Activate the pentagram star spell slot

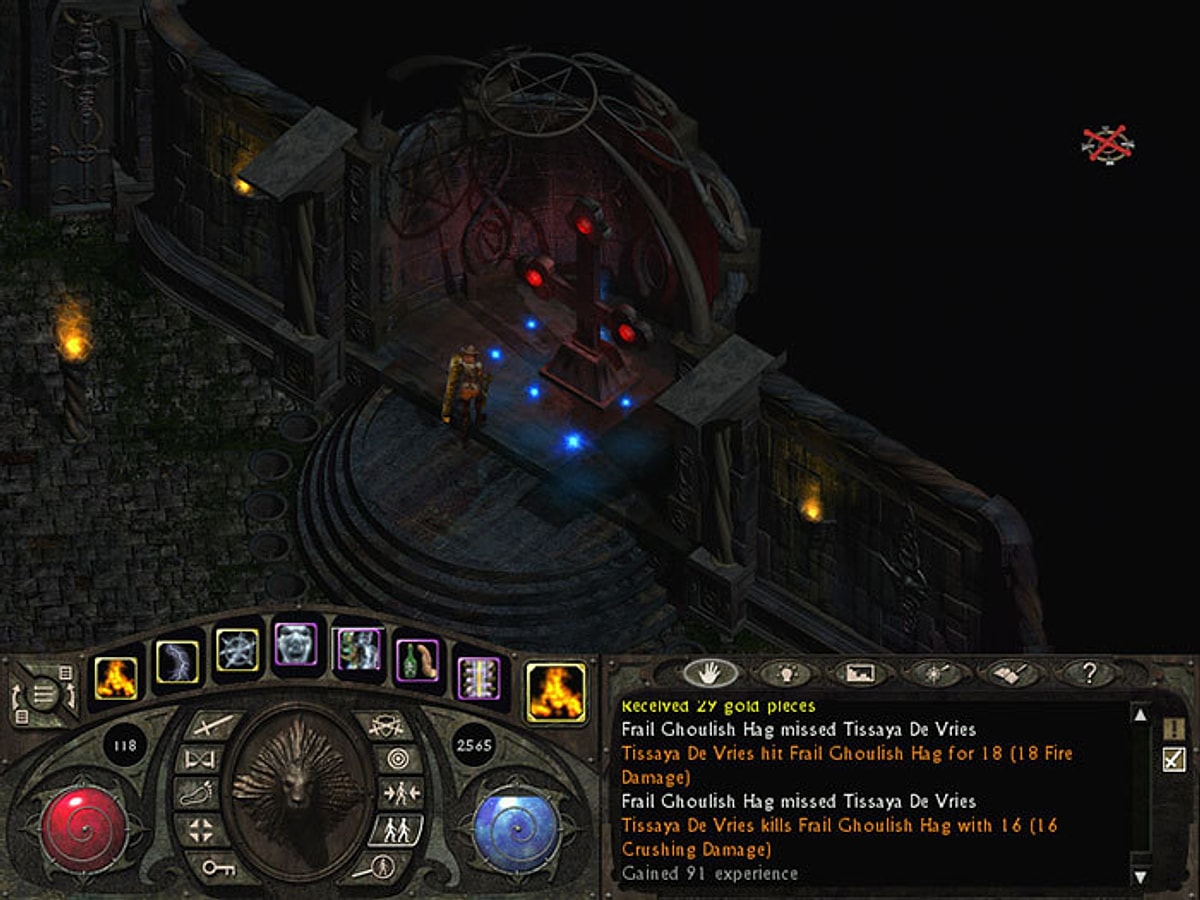(x=238, y=650)
